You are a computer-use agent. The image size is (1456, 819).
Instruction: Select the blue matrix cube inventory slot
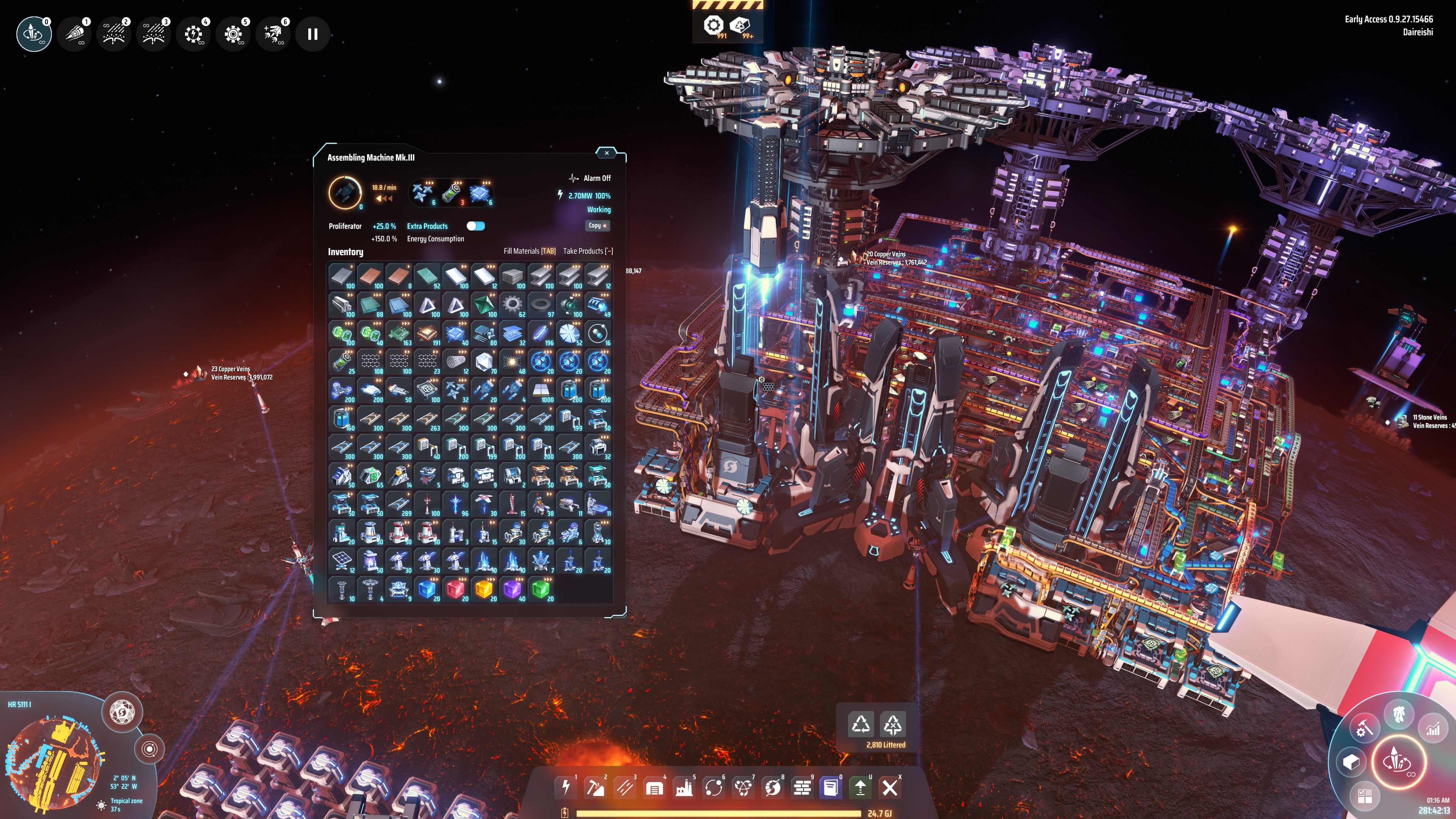(x=427, y=590)
